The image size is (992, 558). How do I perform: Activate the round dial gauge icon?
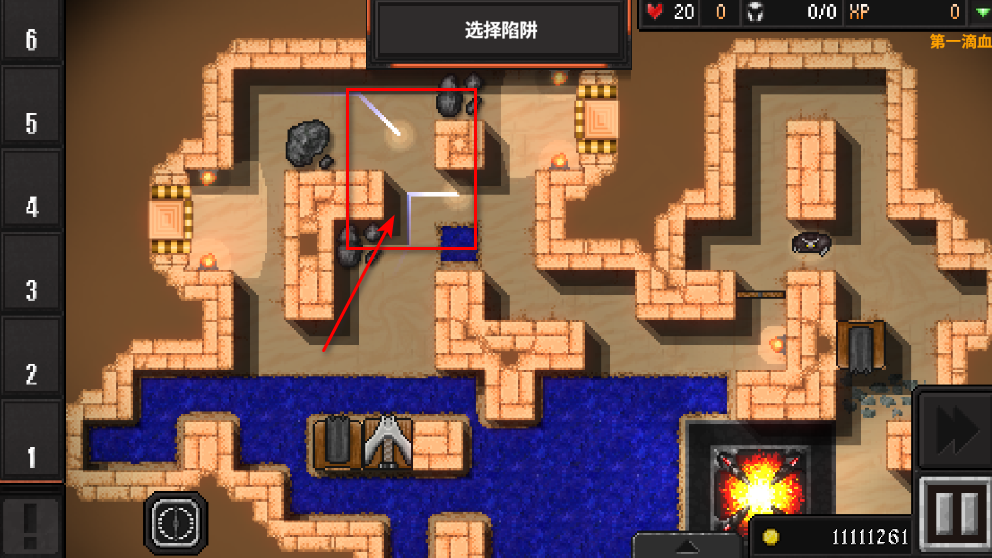tap(176, 520)
